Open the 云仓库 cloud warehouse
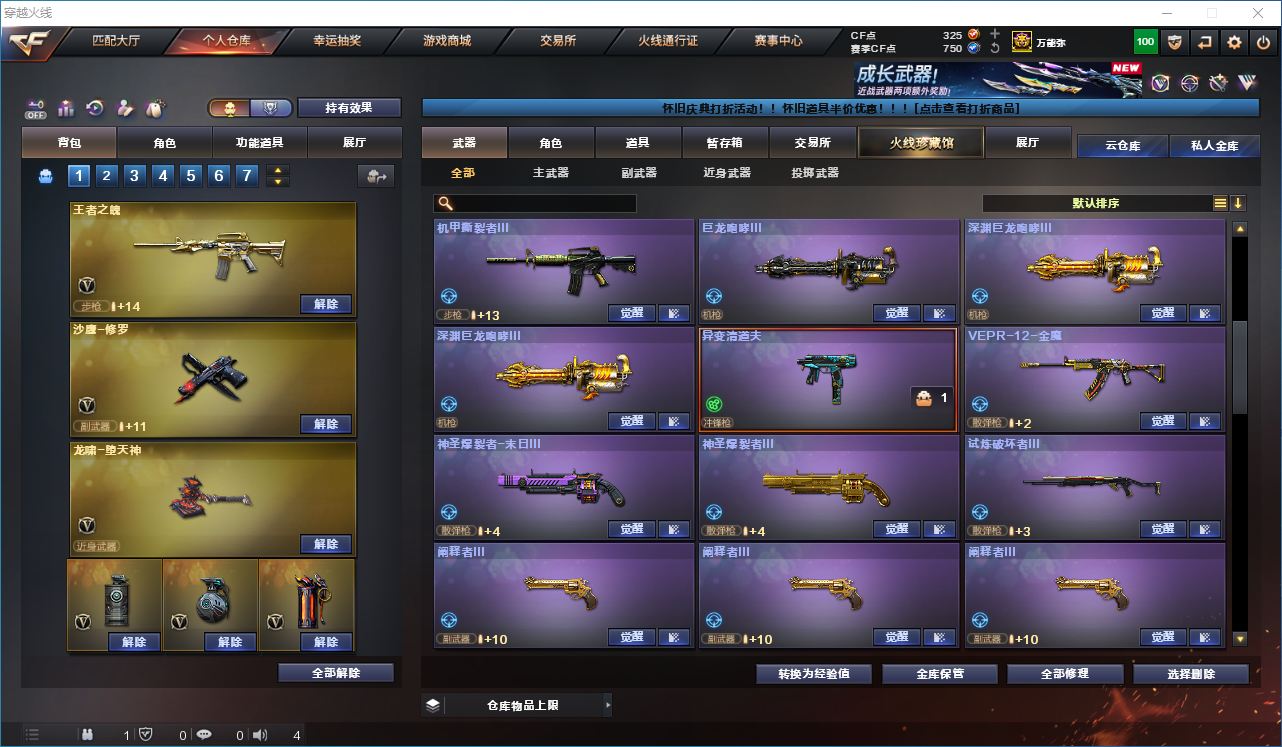The width and height of the screenshot is (1282, 747). click(1122, 146)
